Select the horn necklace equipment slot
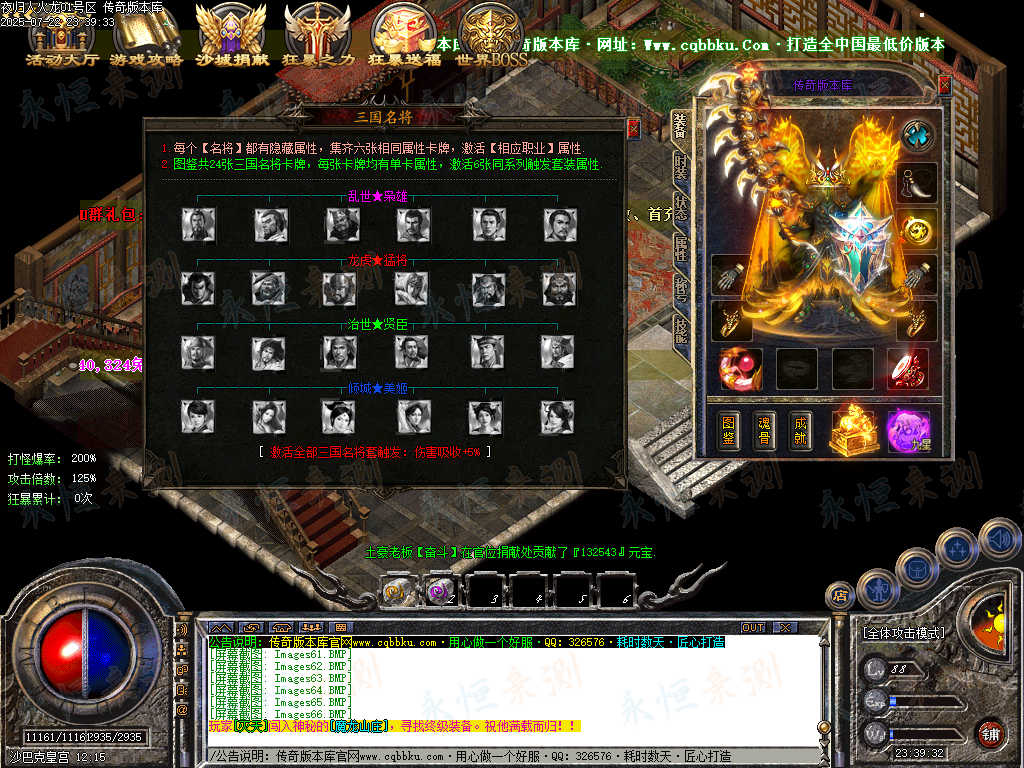This screenshot has height=768, width=1024. (917, 182)
